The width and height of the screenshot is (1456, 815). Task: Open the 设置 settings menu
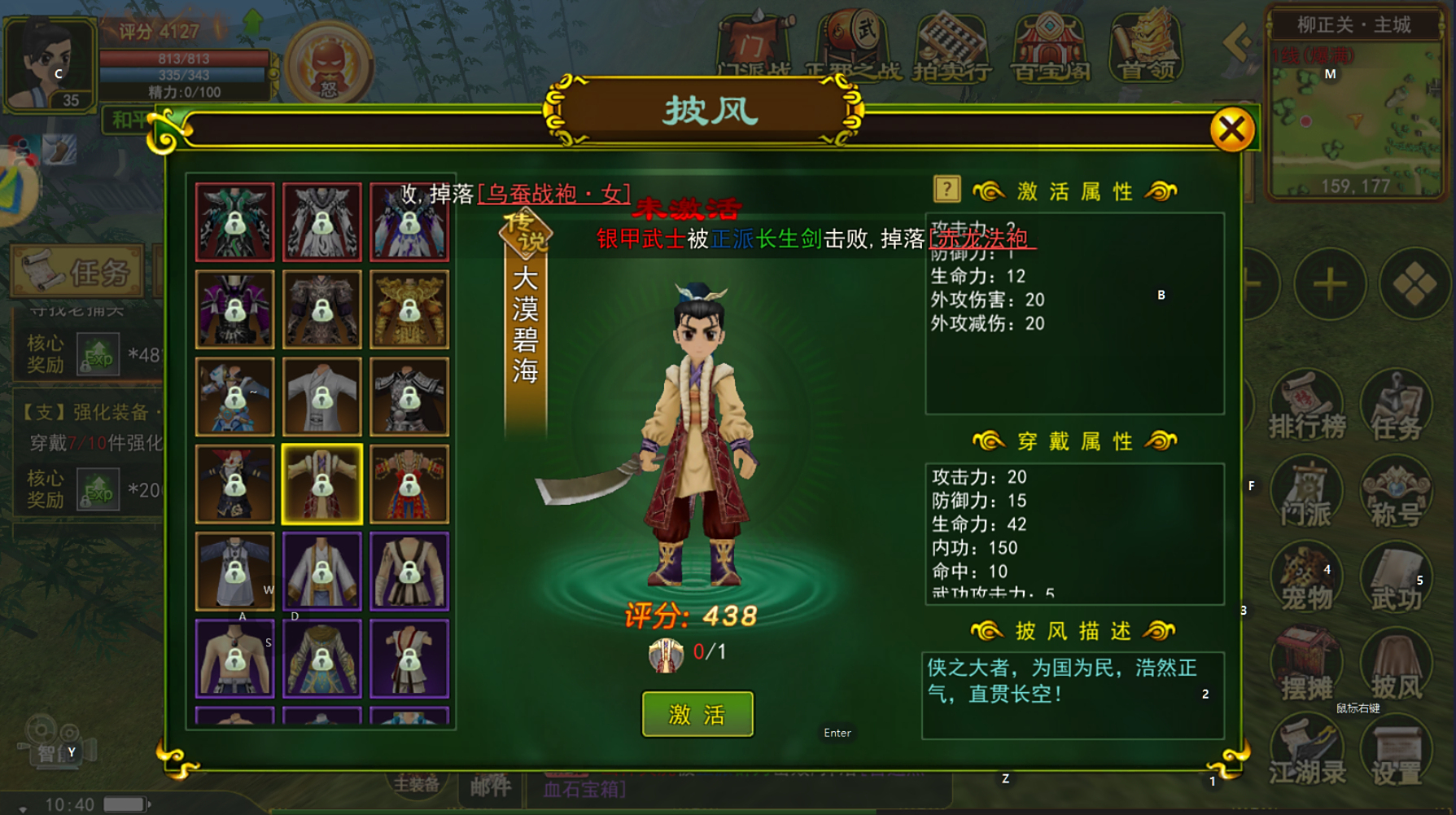[x=1396, y=754]
